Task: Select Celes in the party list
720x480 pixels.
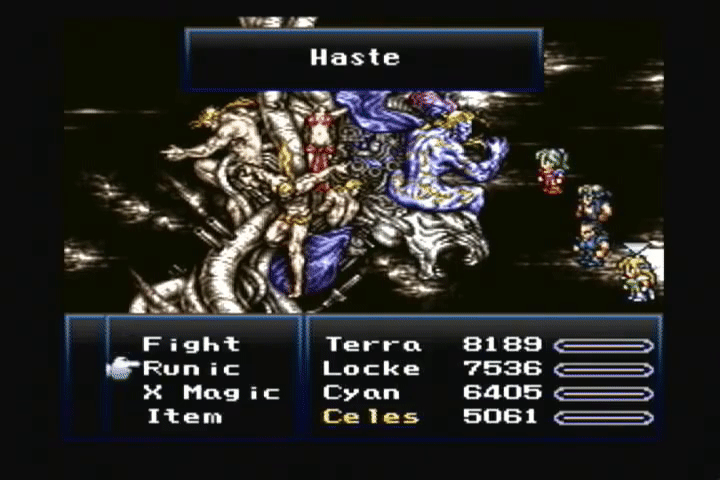Action: tap(371, 417)
